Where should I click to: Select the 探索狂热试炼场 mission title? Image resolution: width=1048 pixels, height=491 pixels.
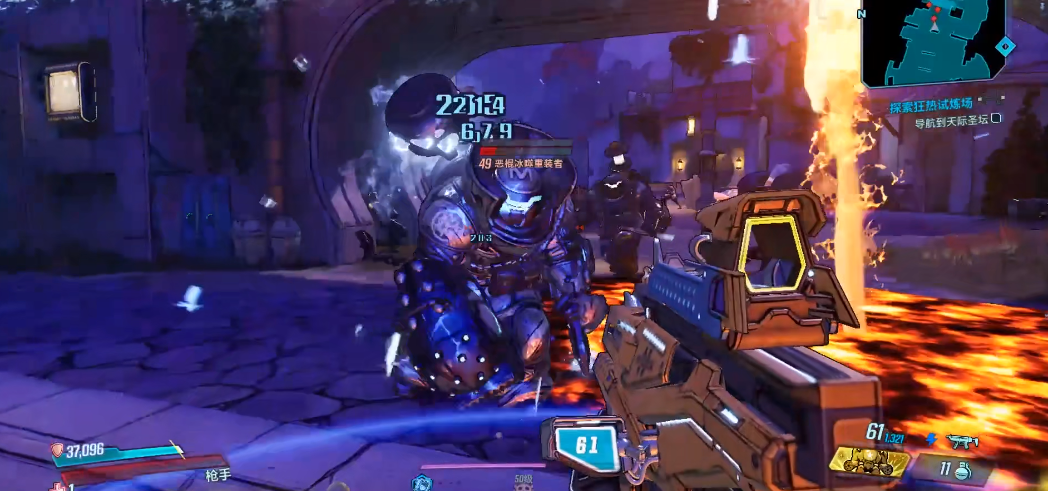(933, 105)
